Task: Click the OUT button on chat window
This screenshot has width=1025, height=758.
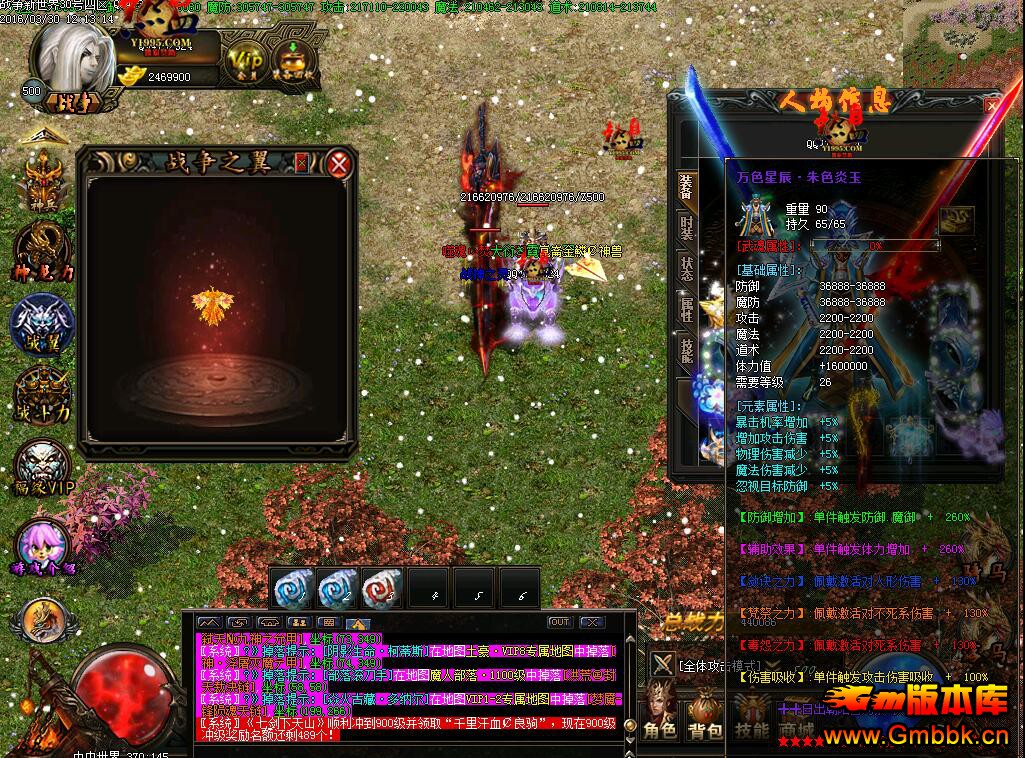Action: point(559,622)
